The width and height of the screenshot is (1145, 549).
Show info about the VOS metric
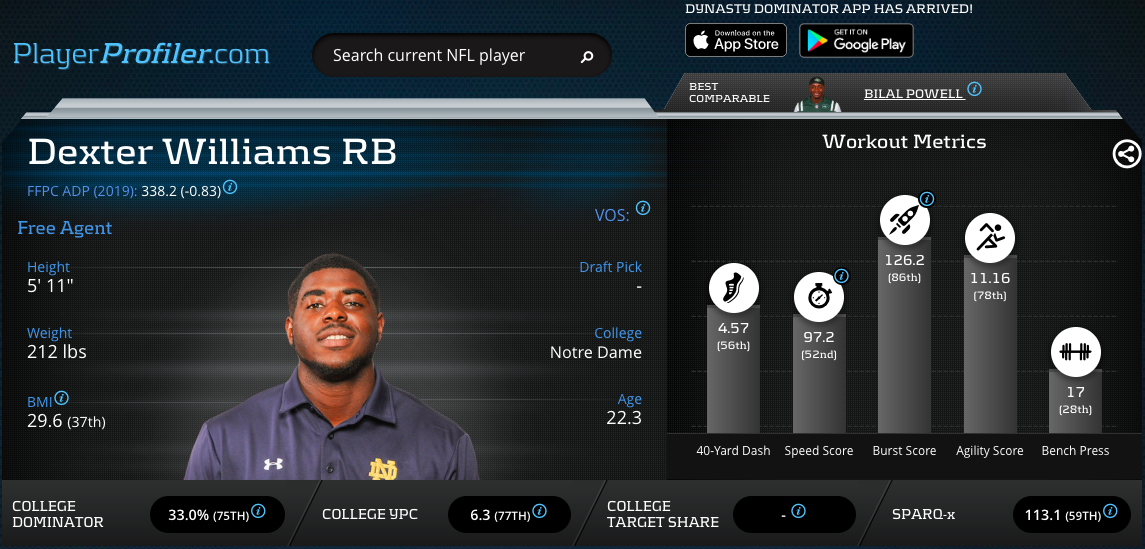point(643,209)
